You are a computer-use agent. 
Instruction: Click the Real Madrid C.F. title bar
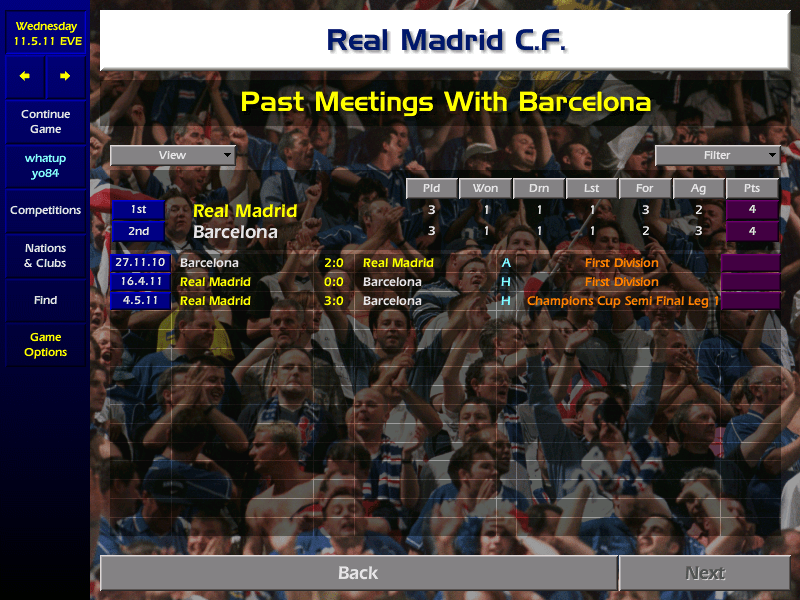click(446, 41)
